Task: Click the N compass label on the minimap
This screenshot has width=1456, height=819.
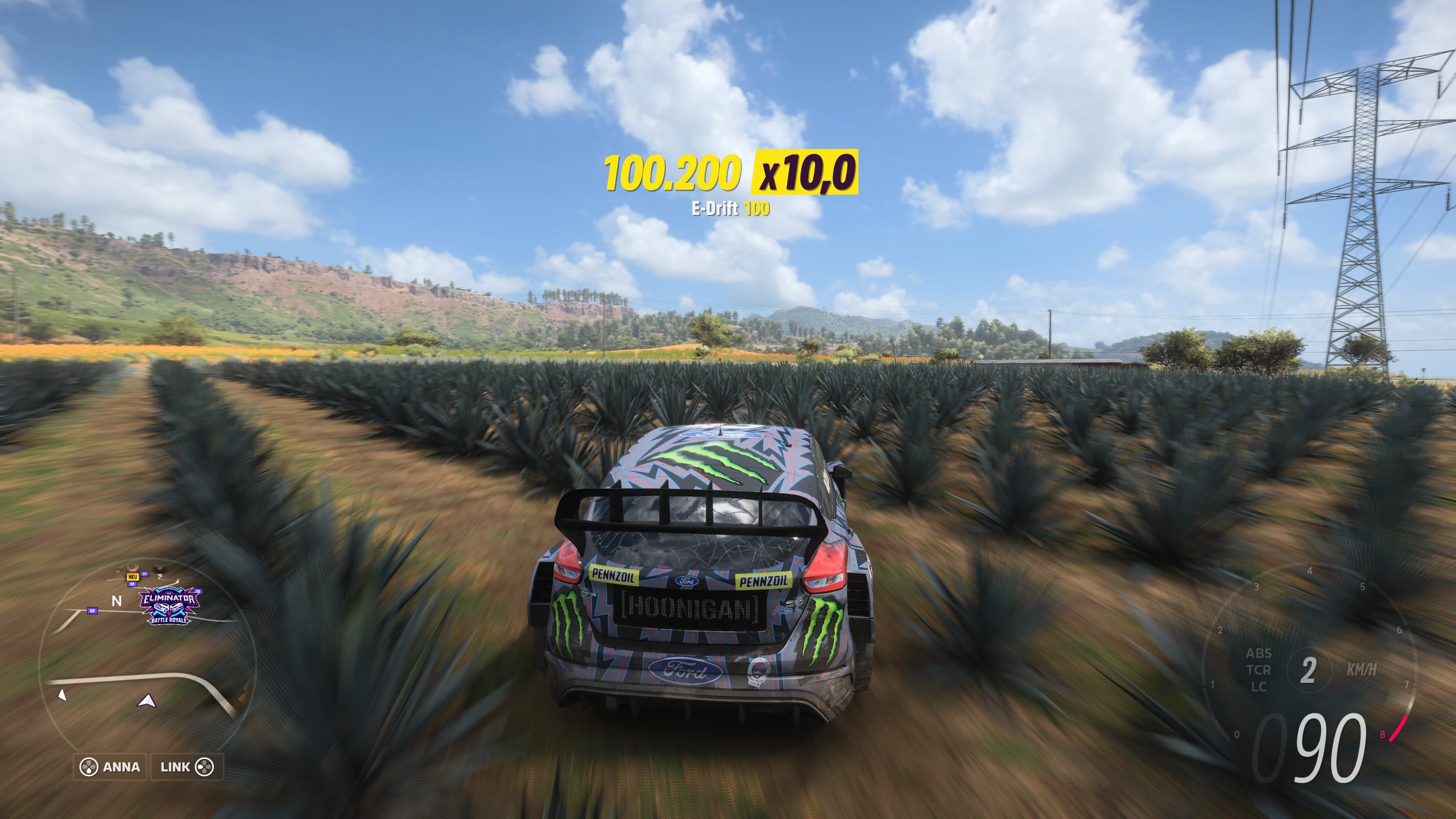Action: coord(117,600)
